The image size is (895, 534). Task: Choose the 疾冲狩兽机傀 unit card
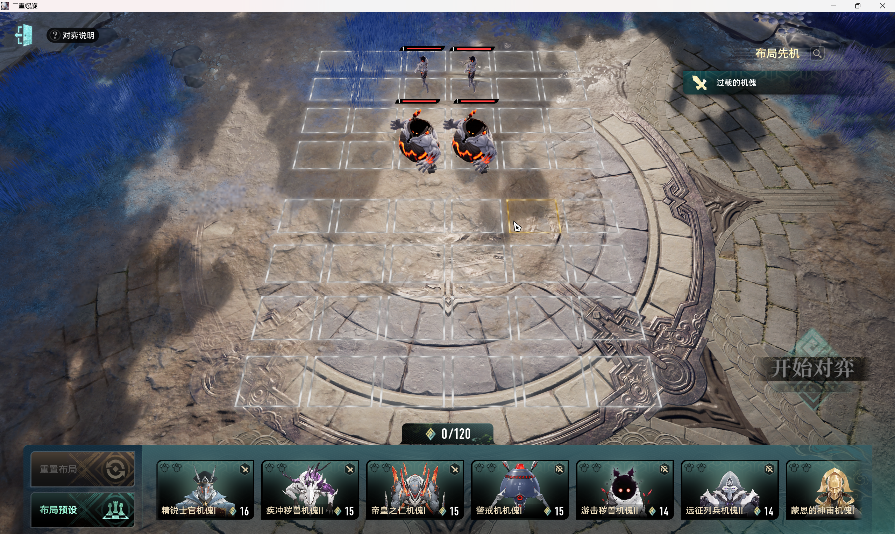309,490
